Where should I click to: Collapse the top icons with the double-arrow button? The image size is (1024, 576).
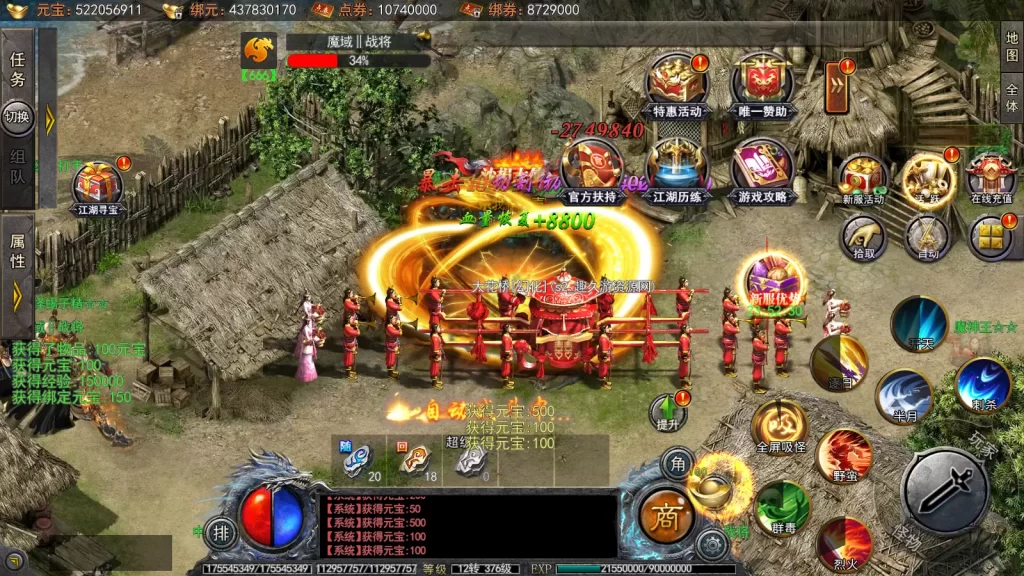point(837,89)
